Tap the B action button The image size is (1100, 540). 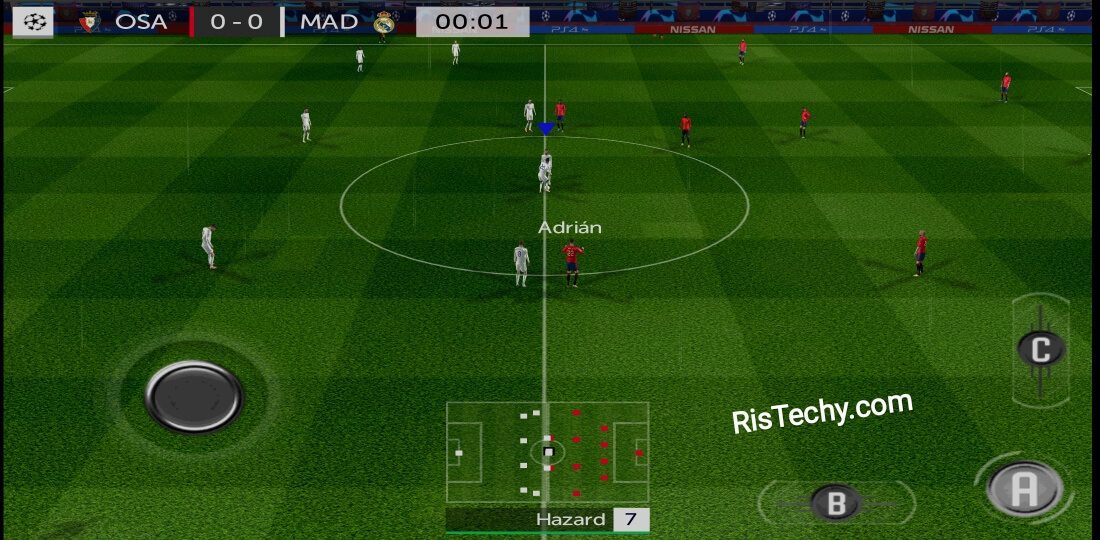(x=836, y=501)
